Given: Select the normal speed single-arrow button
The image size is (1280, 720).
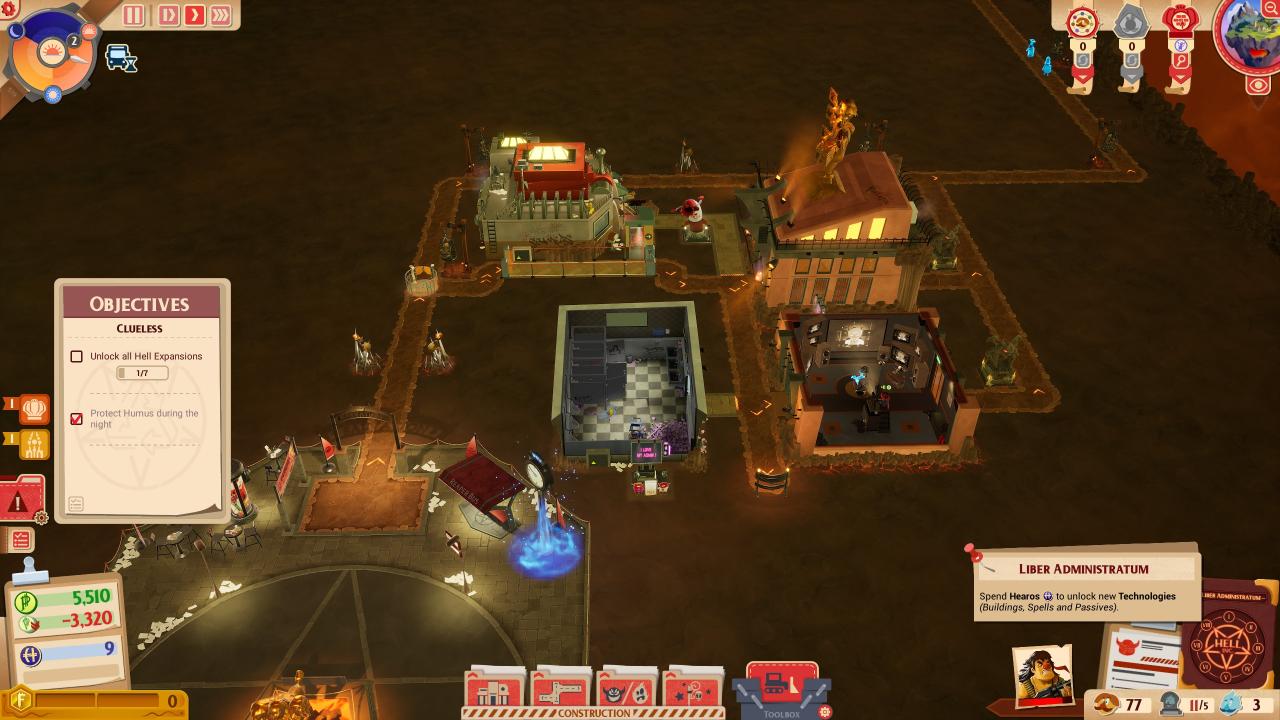Looking at the screenshot, I should click(194, 15).
